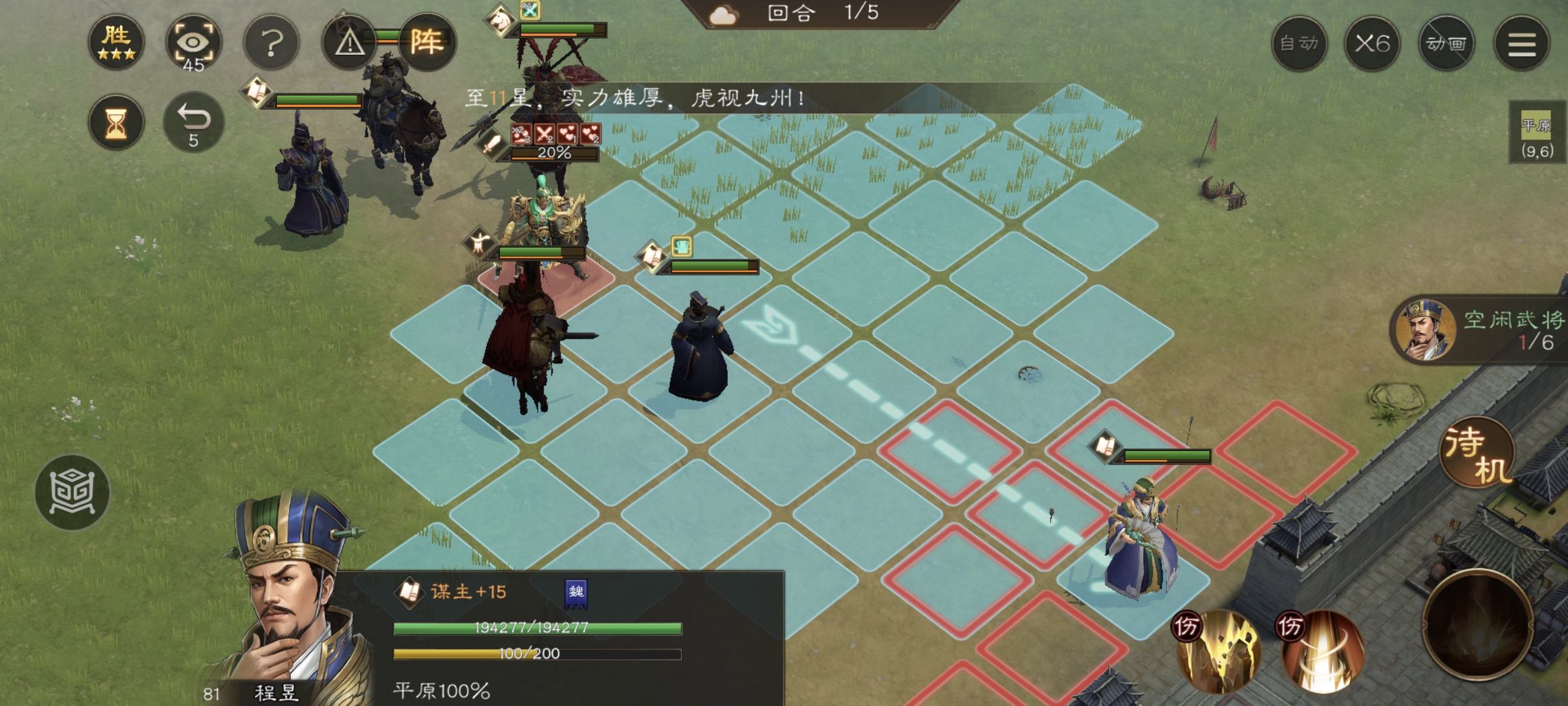Screen dimensions: 1568x706
Task: Click the hourglass wait icon
Action: click(x=118, y=123)
